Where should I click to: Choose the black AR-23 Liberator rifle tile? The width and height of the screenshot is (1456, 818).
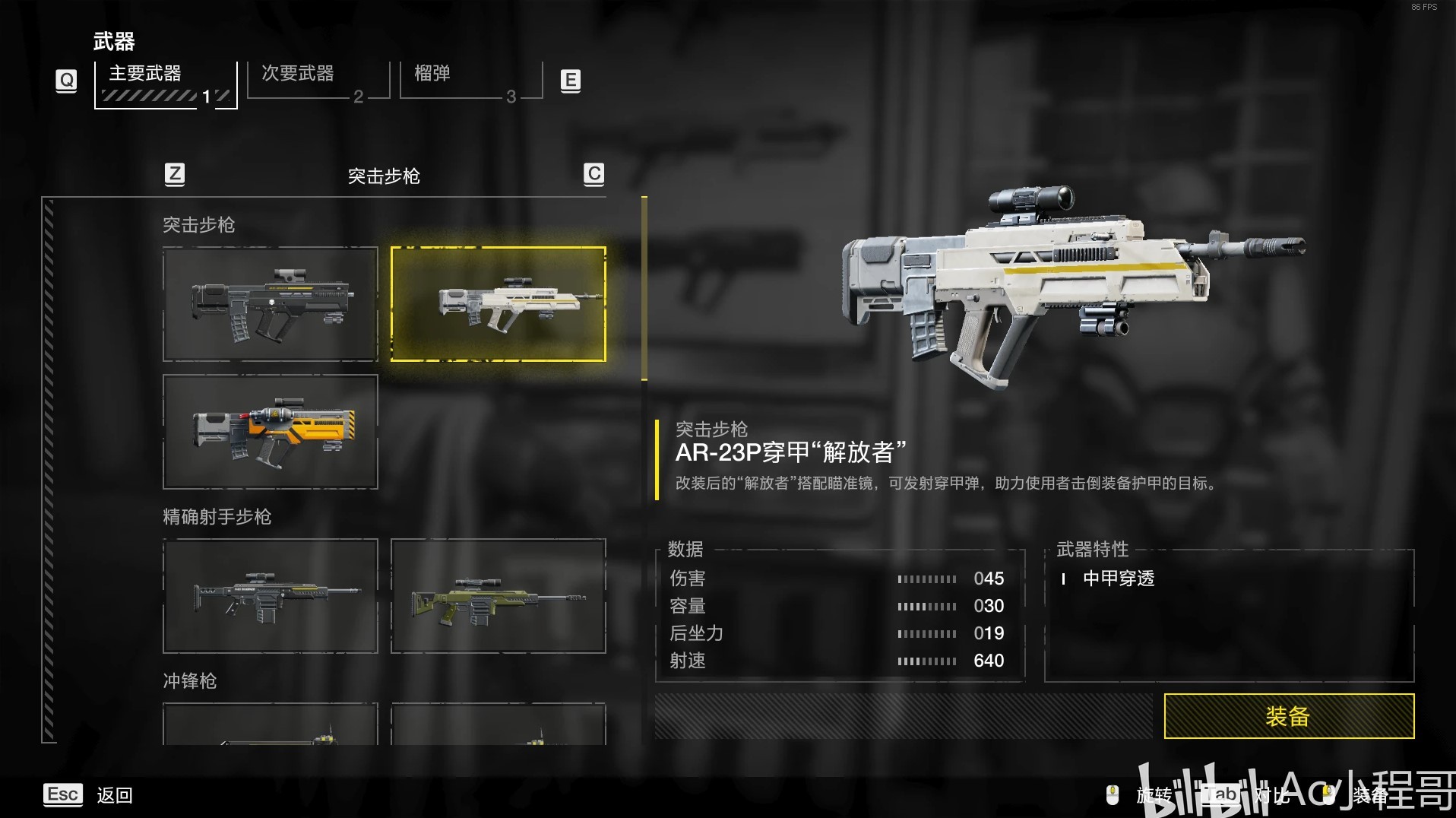pos(270,303)
